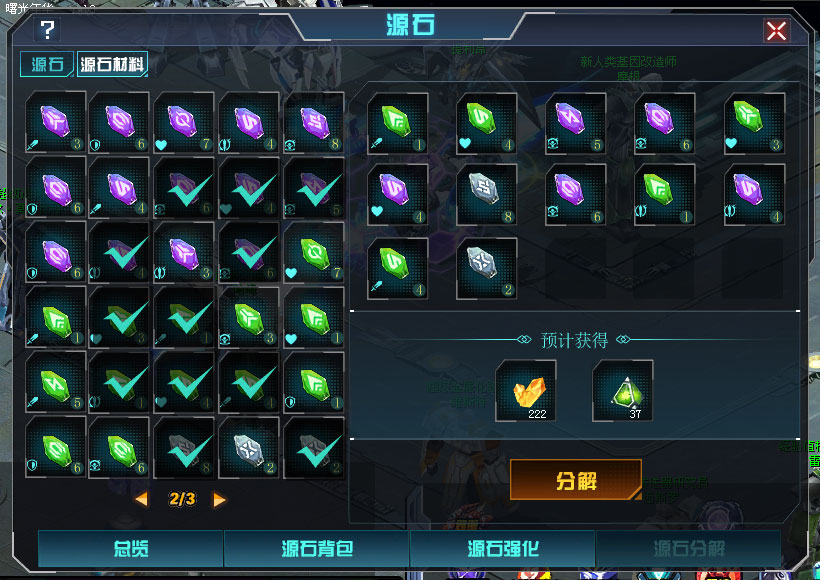Select the orange crystal reward showing 222
820x580 pixels.
point(527,391)
